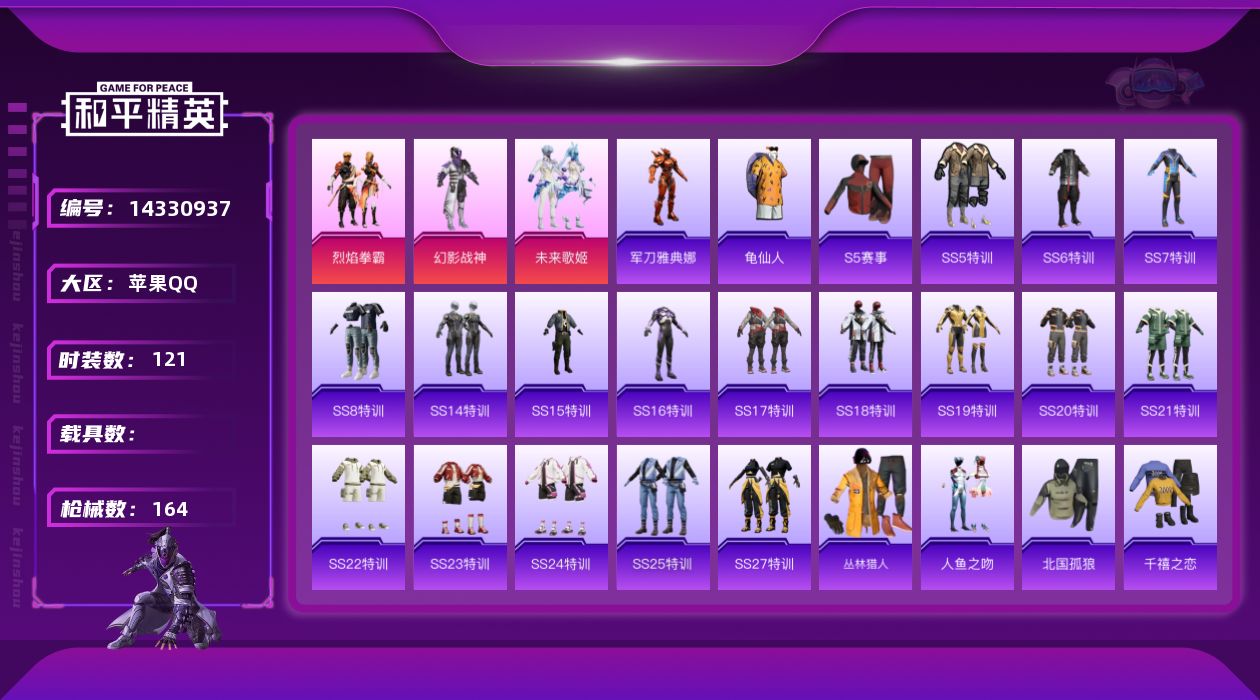Click the 龟仙人 costume card

pos(764,211)
